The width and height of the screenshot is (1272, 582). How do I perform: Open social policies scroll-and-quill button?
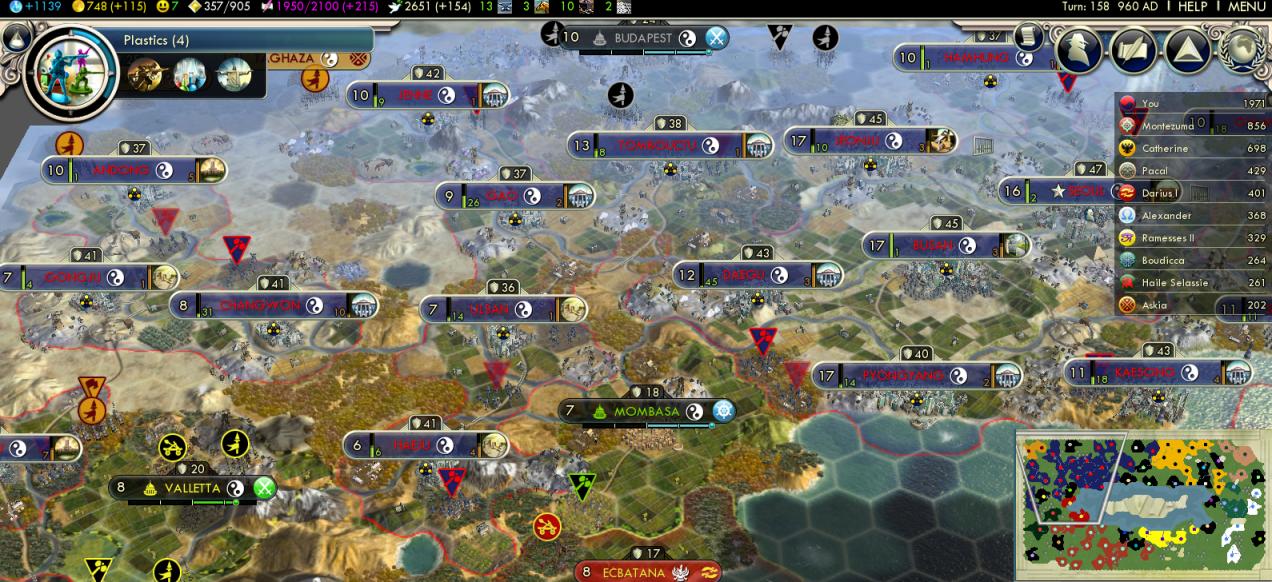pos(1134,50)
